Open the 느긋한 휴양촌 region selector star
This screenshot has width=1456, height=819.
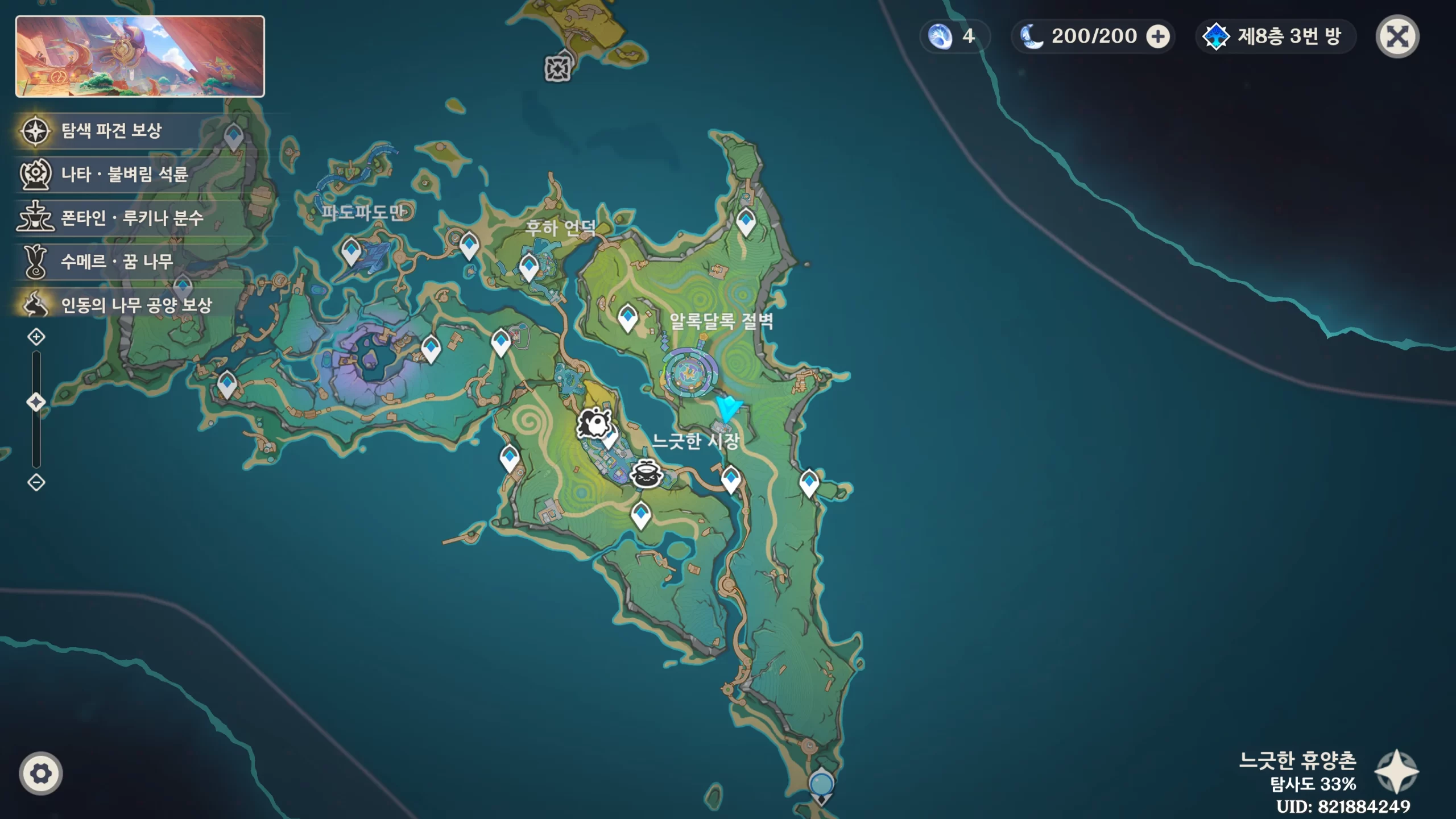(1396, 772)
